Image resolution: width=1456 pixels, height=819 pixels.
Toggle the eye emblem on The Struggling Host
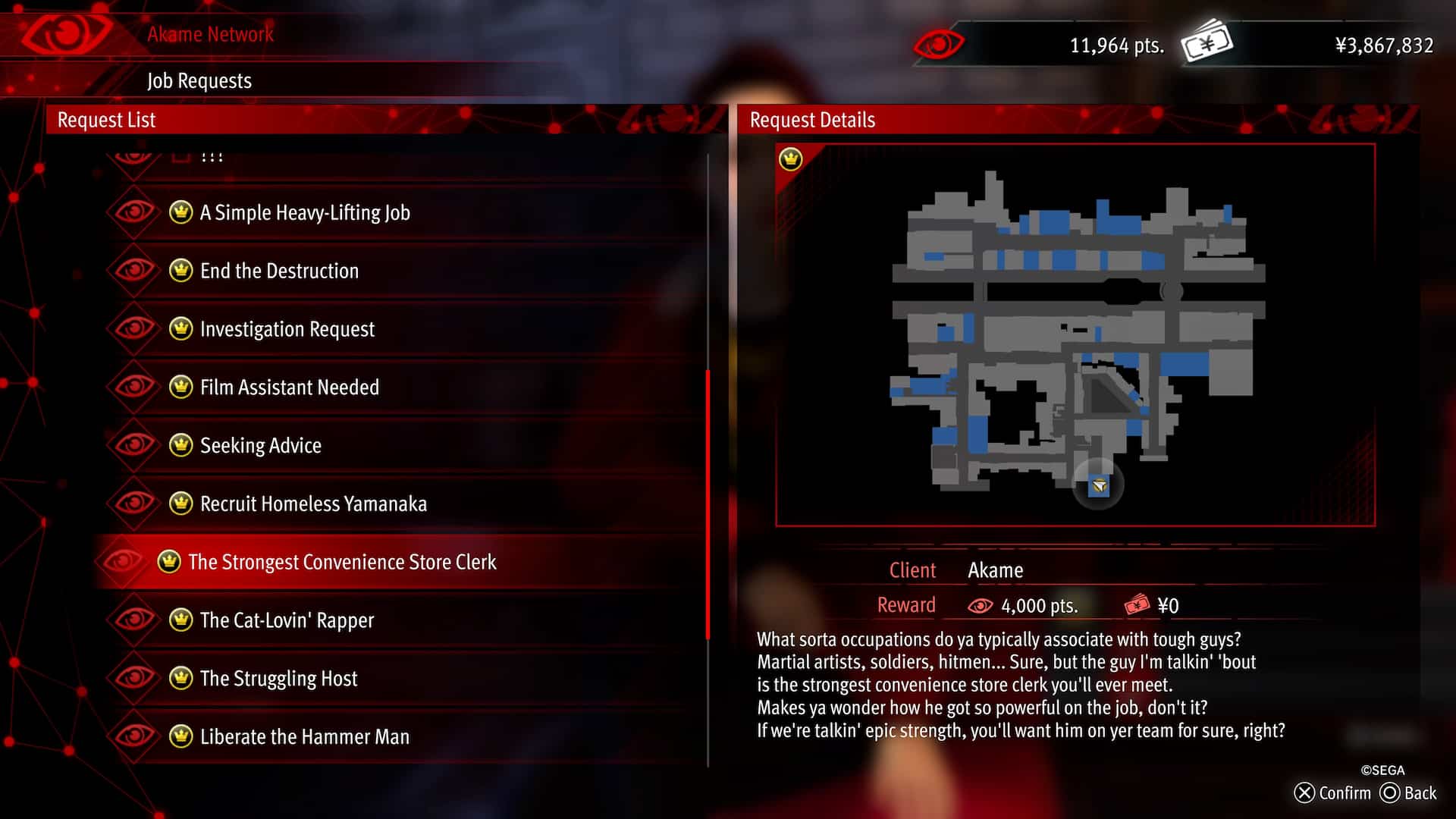(133, 679)
